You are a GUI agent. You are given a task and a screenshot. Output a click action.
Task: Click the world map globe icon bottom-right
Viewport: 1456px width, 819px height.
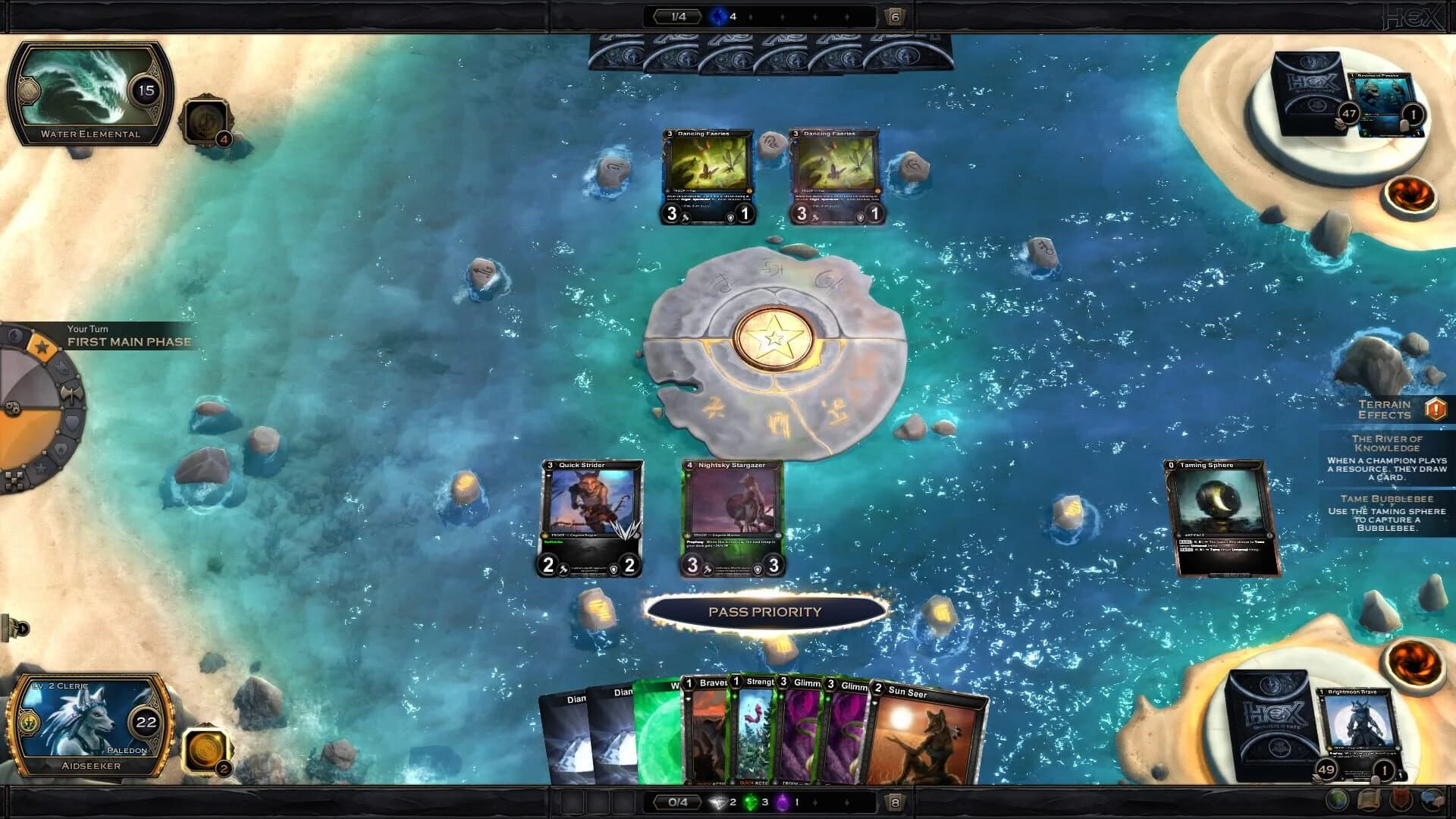click(1337, 800)
